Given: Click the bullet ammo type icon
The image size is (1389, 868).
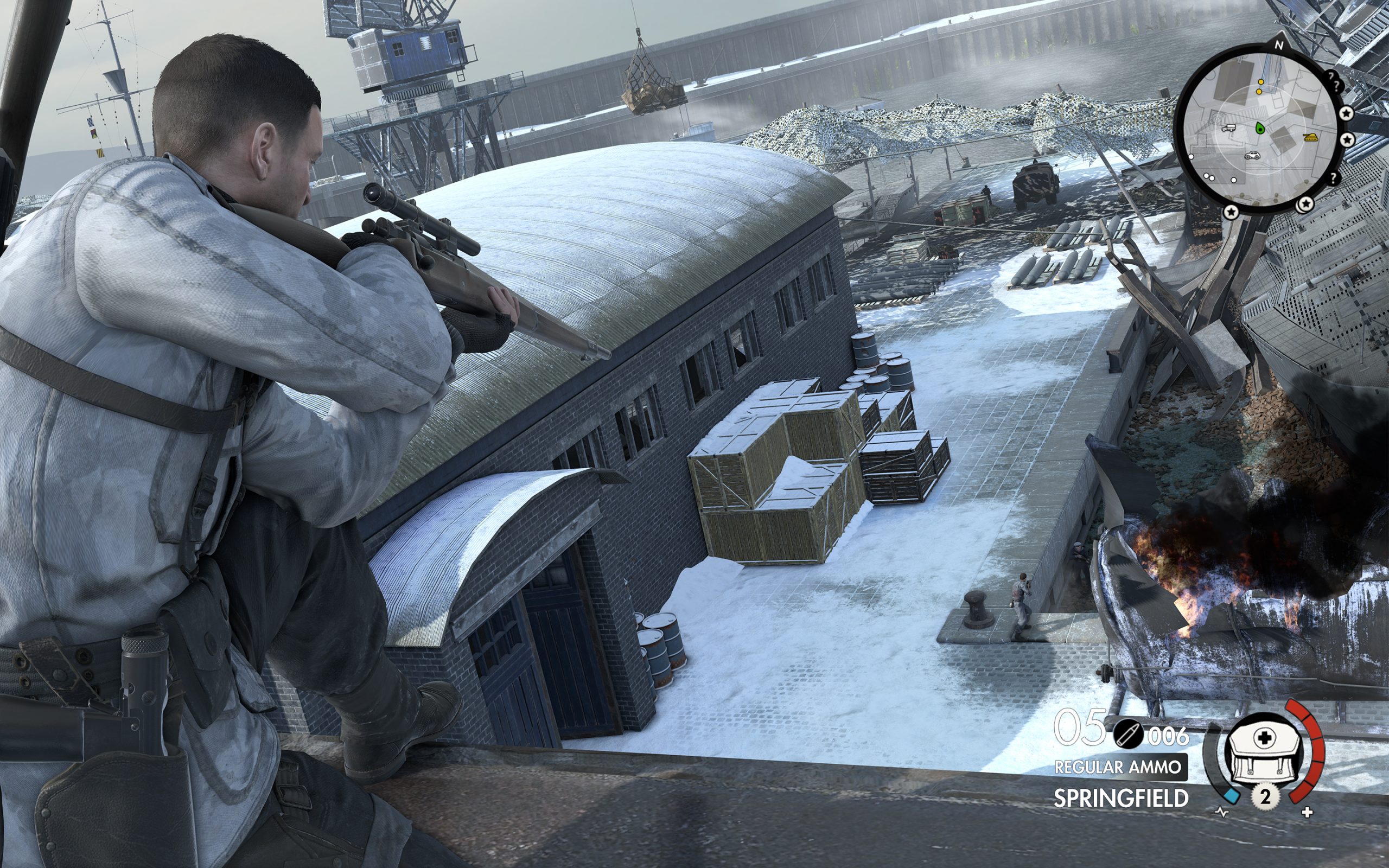Looking at the screenshot, I should 1128,736.
